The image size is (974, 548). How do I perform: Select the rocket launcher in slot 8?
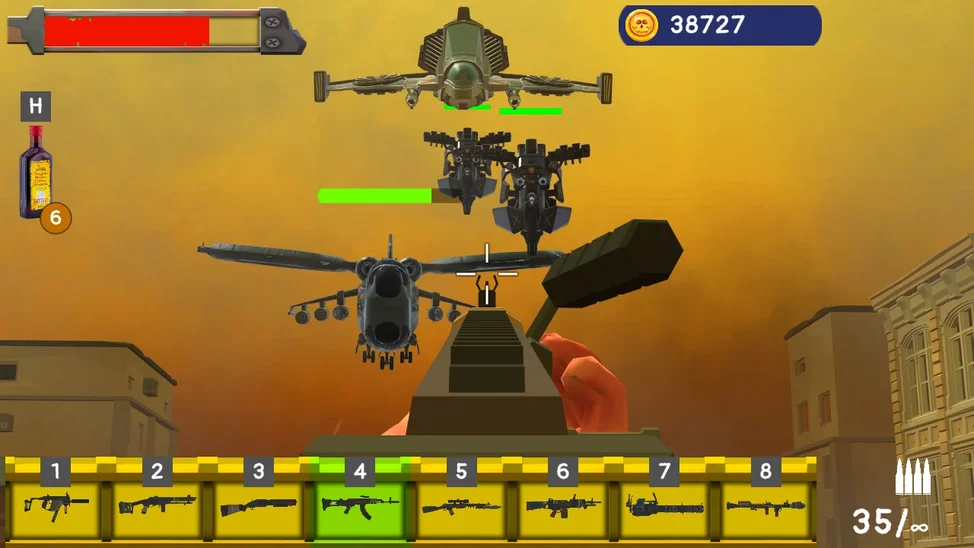[766, 506]
